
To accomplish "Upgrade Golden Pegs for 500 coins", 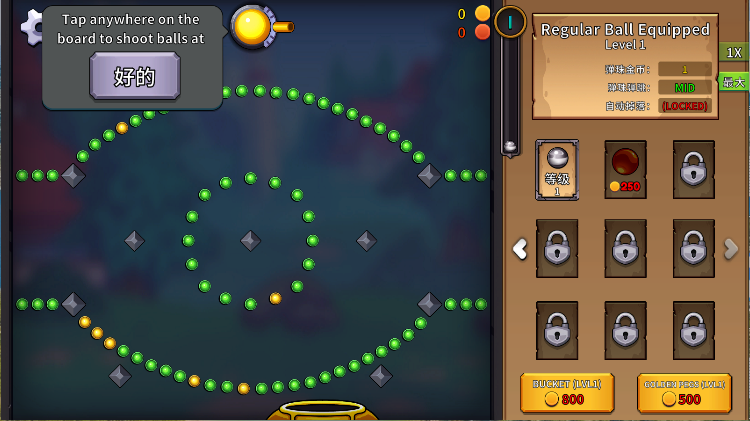I will tap(683, 393).
